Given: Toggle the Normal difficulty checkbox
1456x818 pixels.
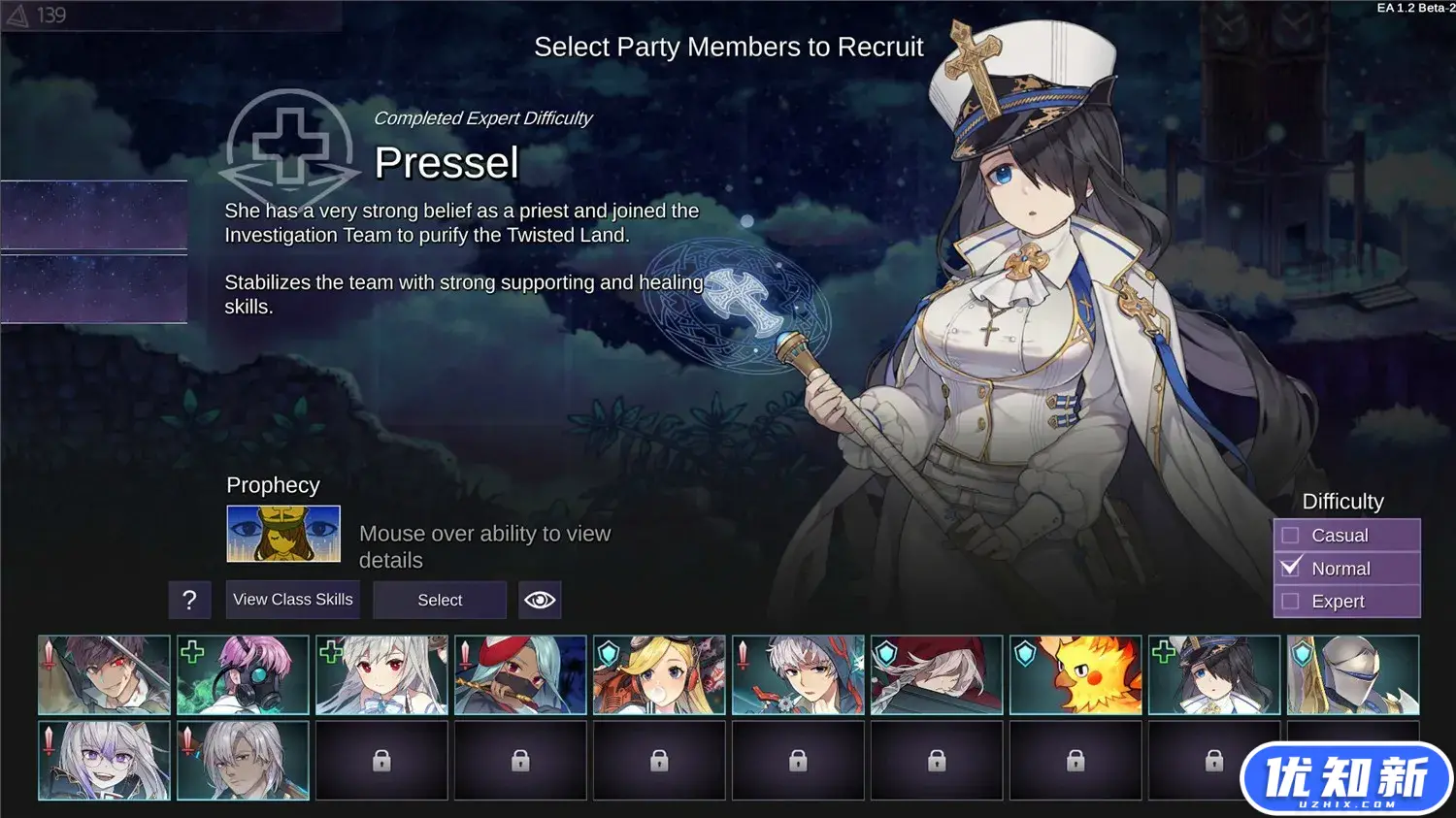Looking at the screenshot, I should pos(1291,569).
